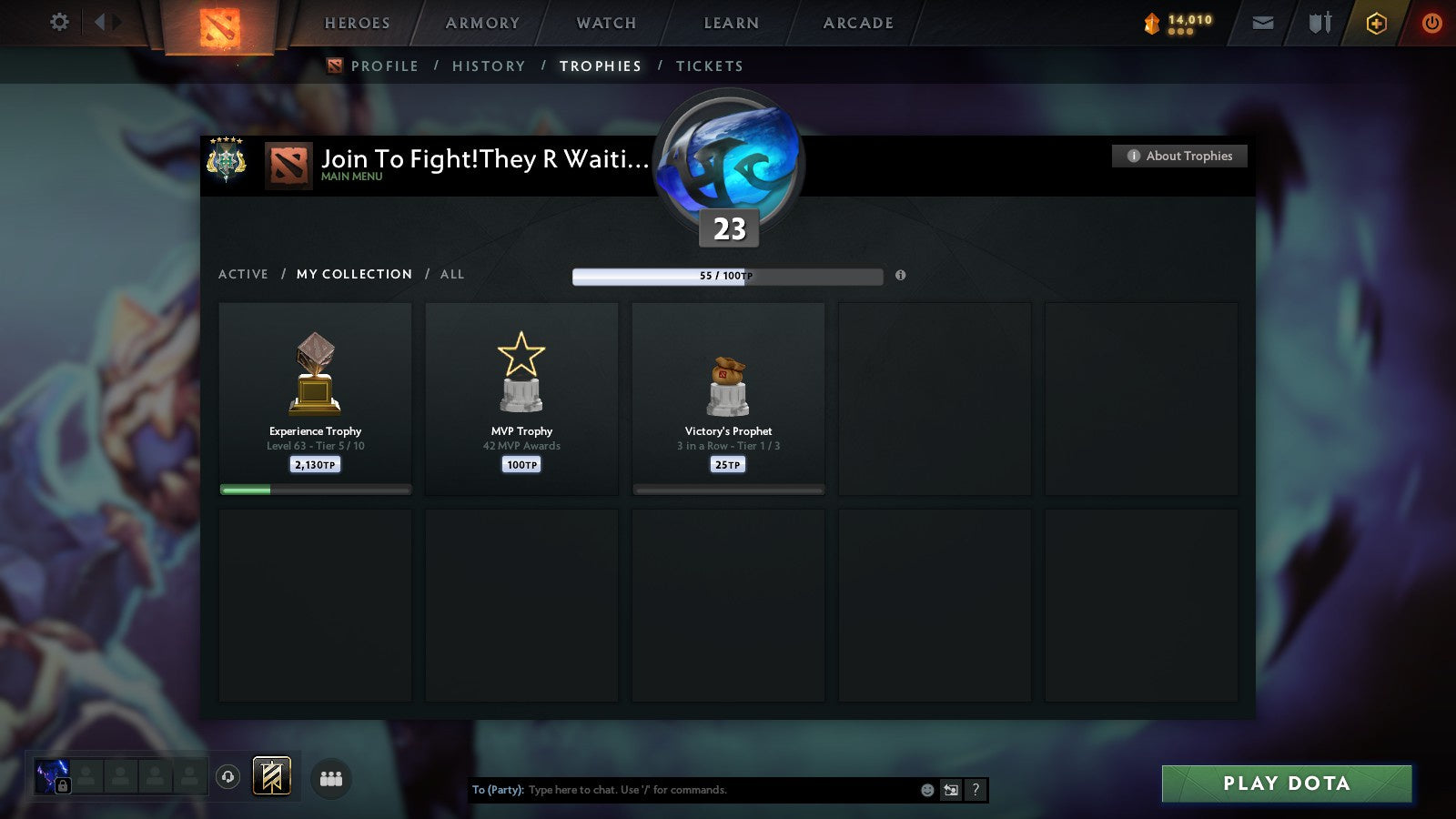Image resolution: width=1456 pixels, height=819 pixels.
Task: Open the MY COLLECTION tab
Action: (353, 274)
